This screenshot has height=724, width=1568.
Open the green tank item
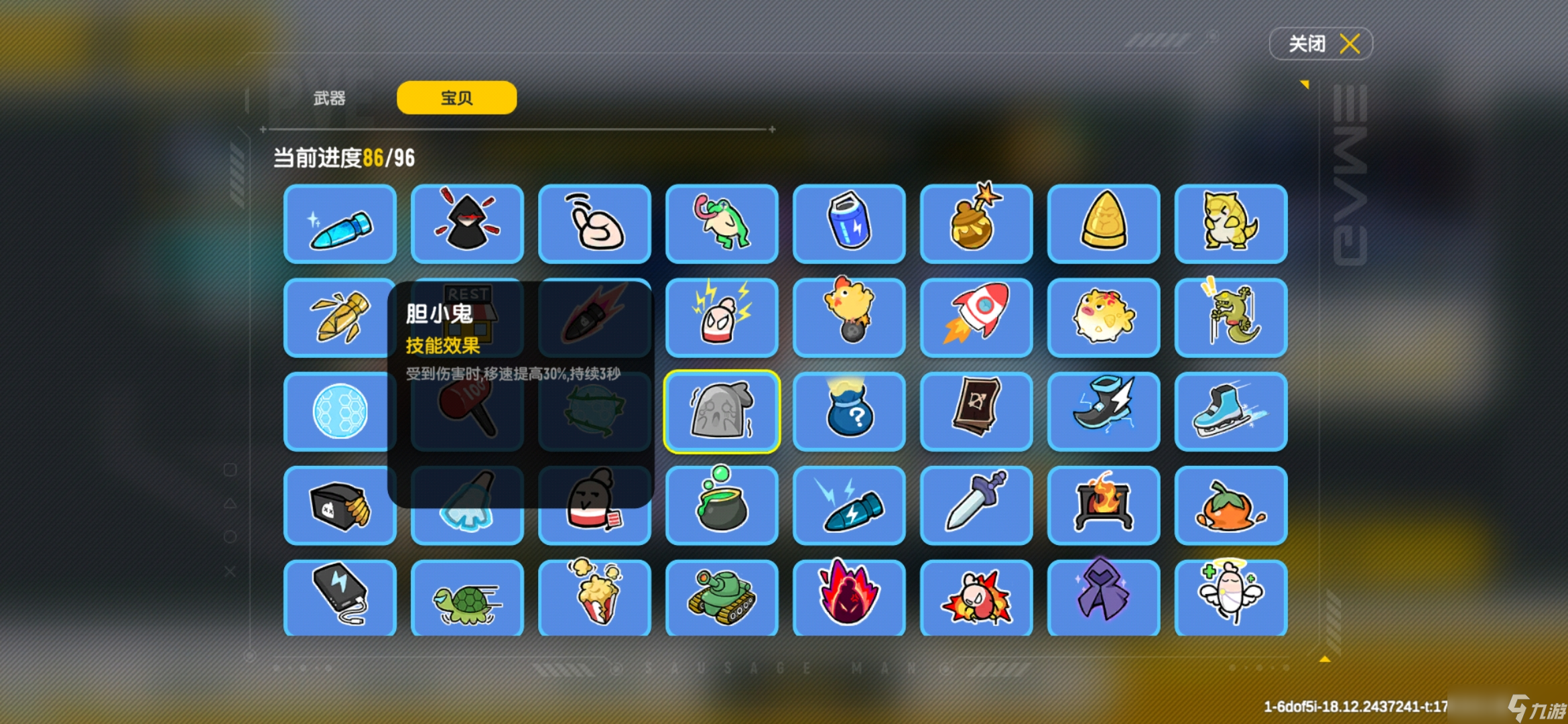[x=722, y=597]
